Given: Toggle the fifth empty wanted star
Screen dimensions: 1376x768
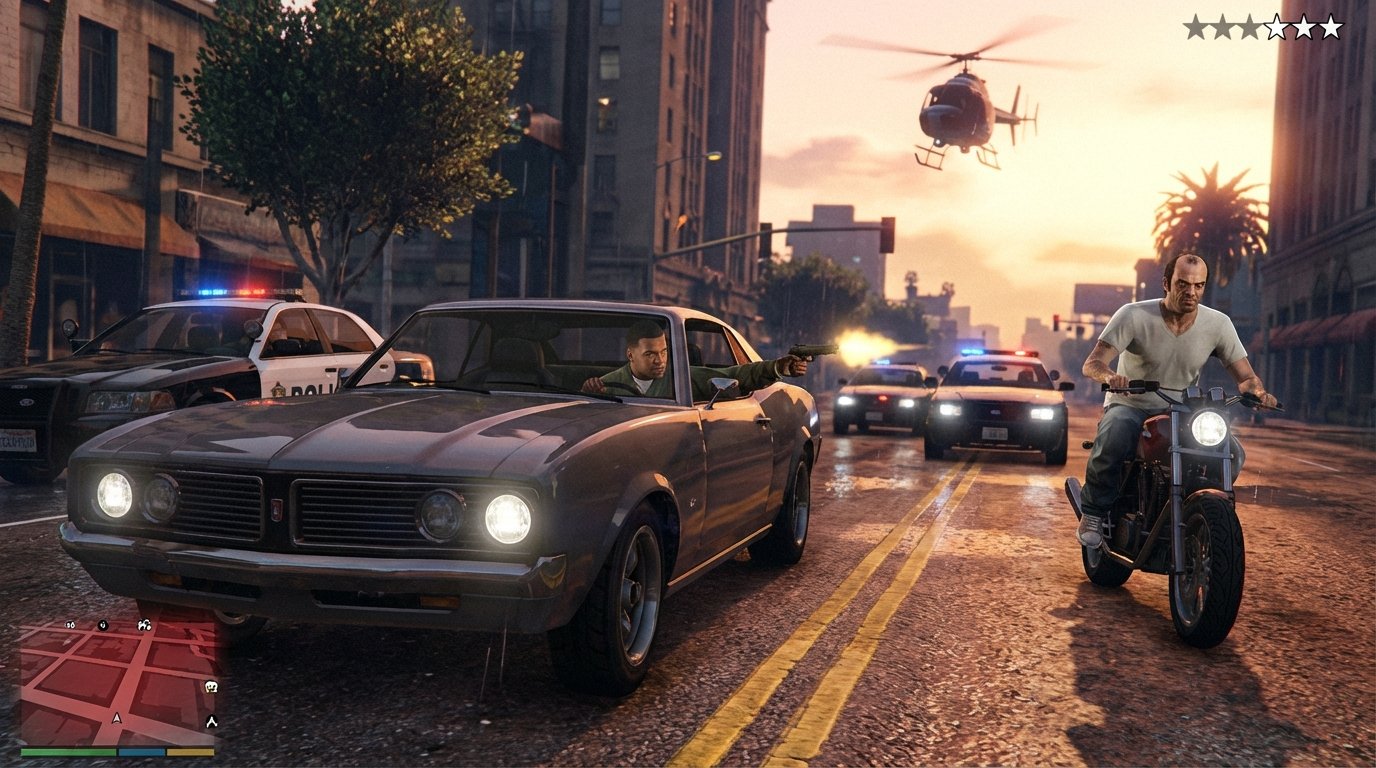Looking at the screenshot, I should coord(1303,24).
